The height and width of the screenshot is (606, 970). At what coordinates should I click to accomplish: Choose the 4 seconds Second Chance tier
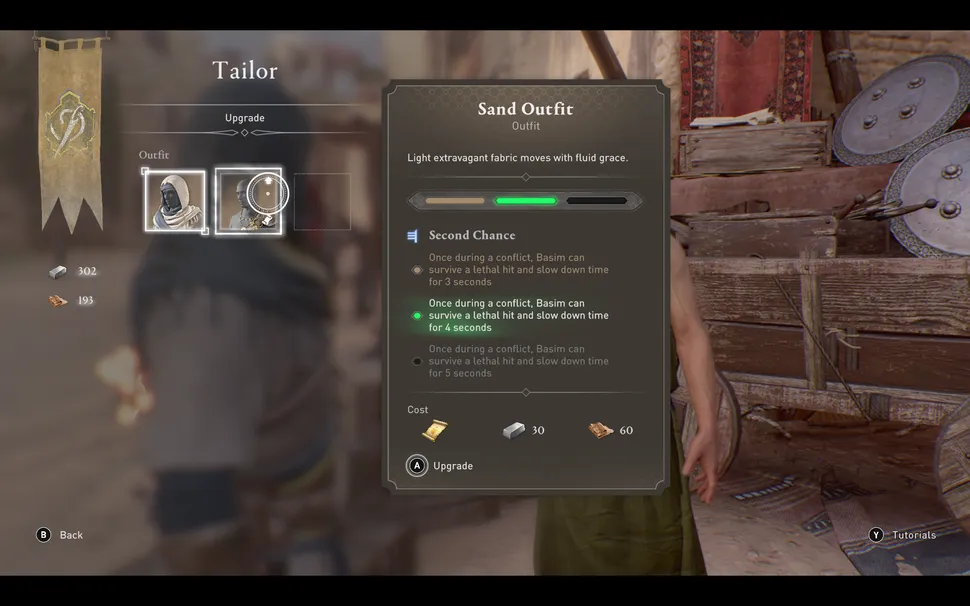pyautogui.click(x=518, y=315)
